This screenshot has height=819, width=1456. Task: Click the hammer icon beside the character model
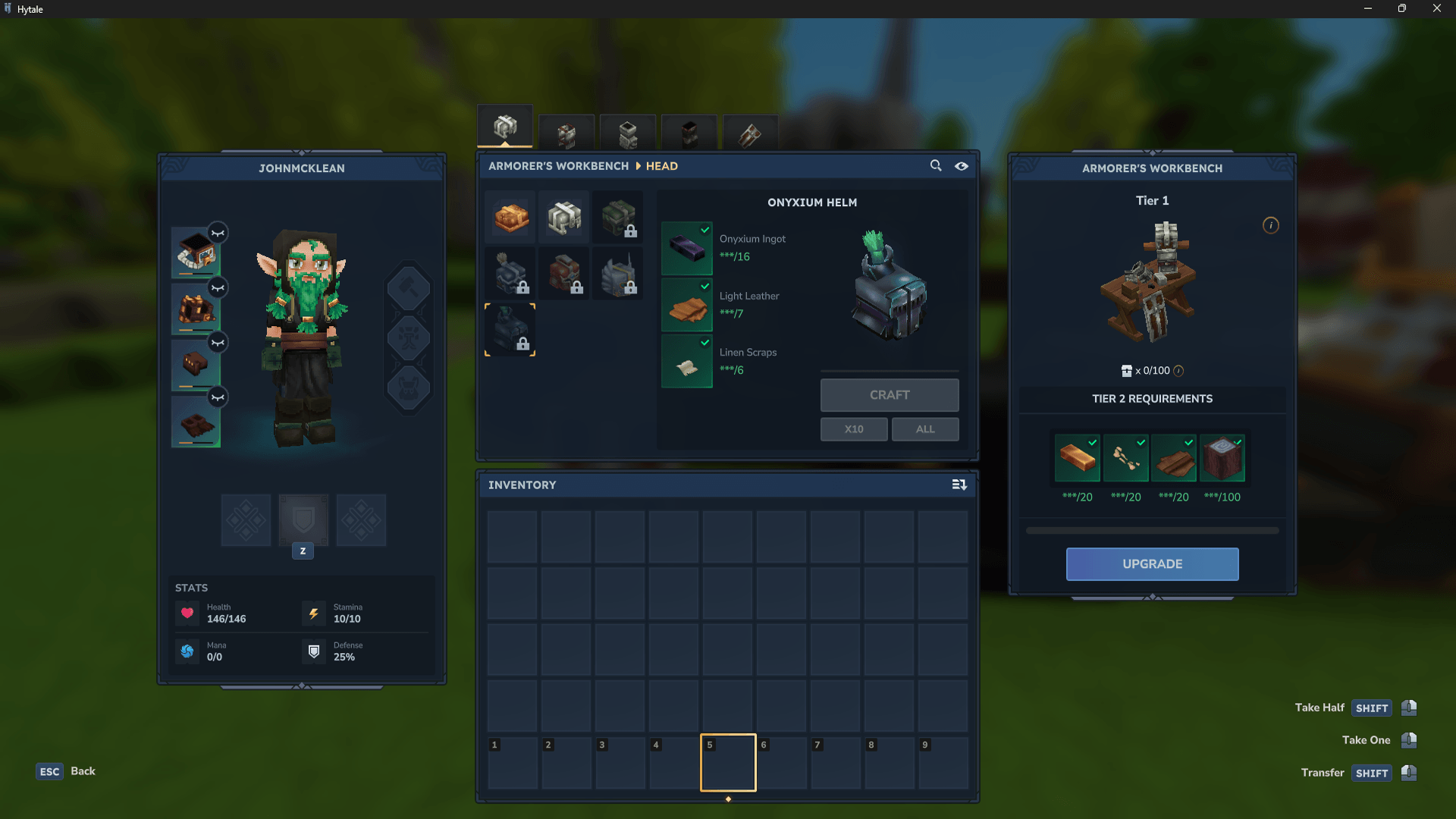click(x=409, y=287)
